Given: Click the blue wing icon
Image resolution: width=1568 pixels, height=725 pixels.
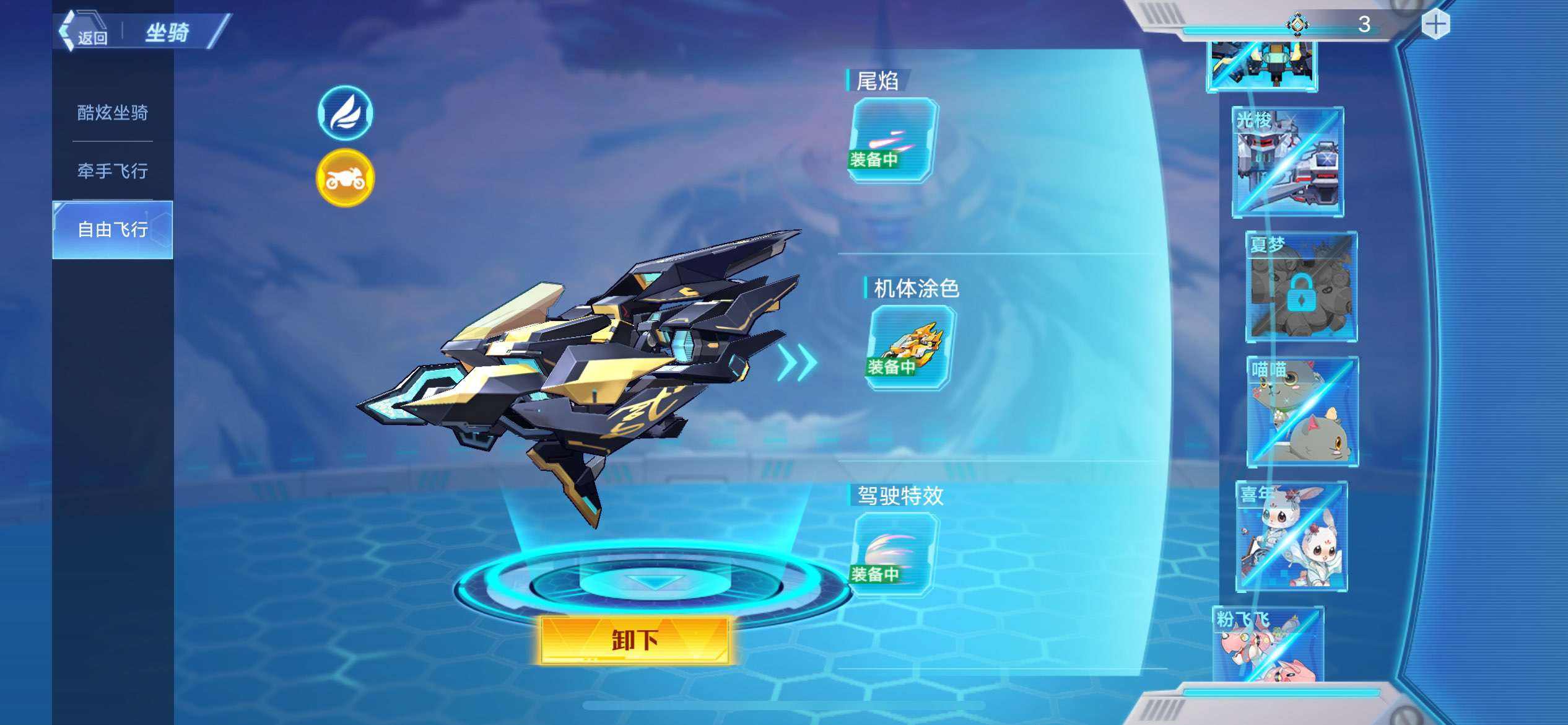Looking at the screenshot, I should [x=345, y=113].
